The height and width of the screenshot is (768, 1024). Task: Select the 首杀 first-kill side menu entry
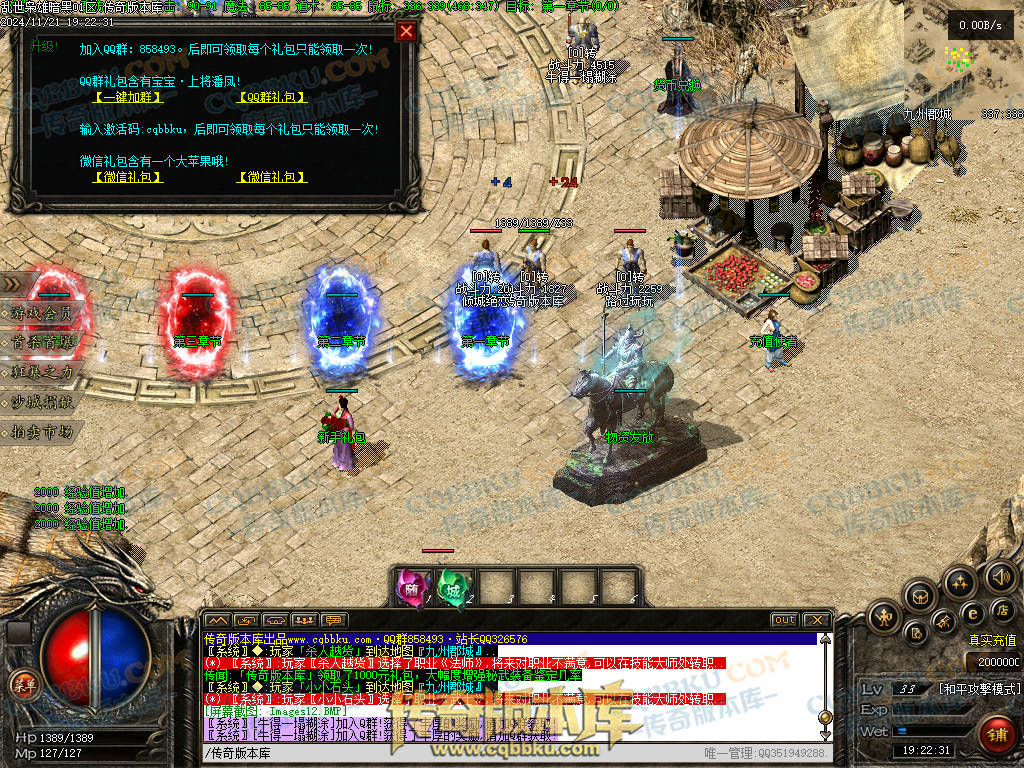[42, 342]
